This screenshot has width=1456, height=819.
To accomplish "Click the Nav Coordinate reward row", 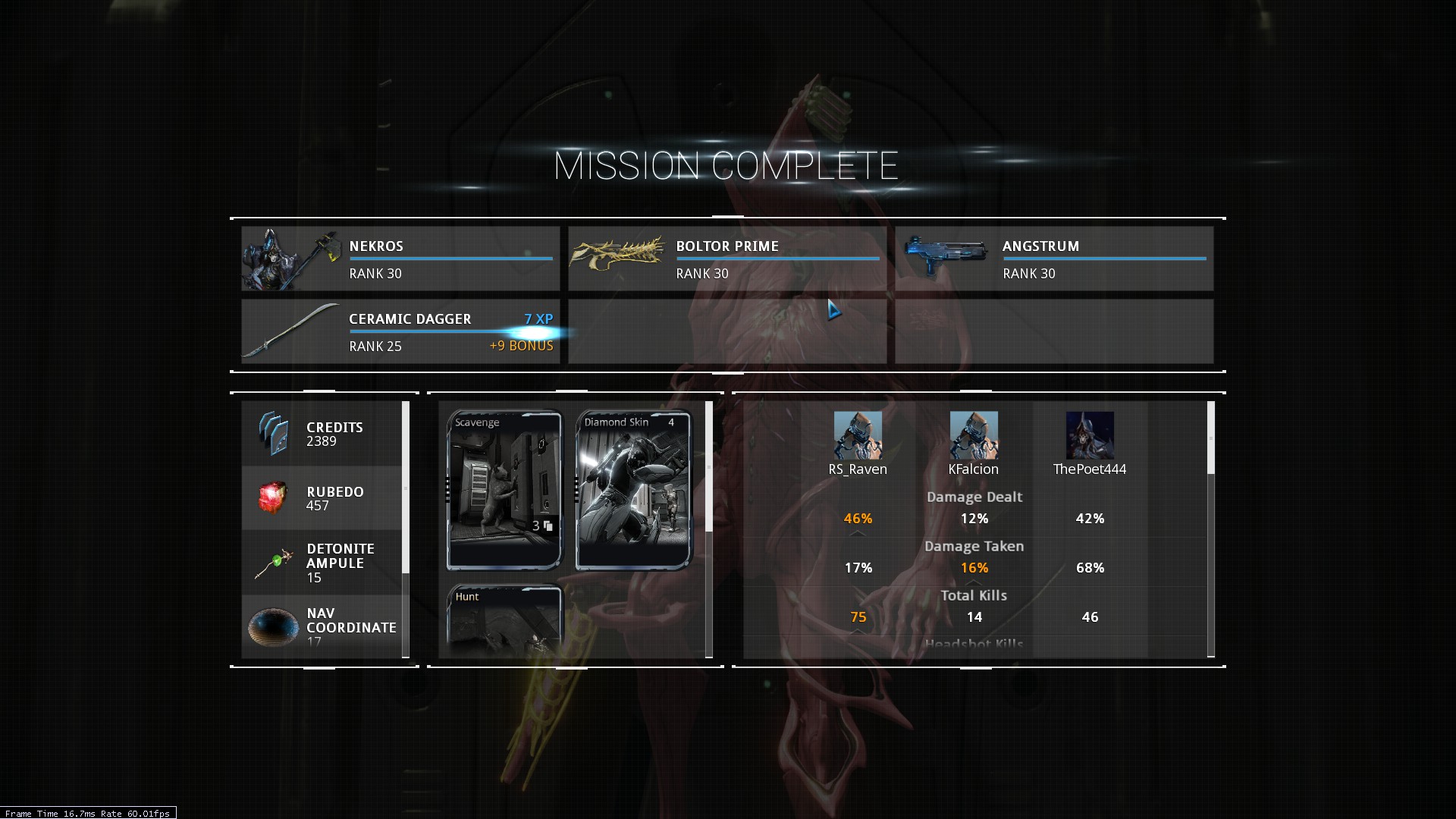I will (322, 626).
